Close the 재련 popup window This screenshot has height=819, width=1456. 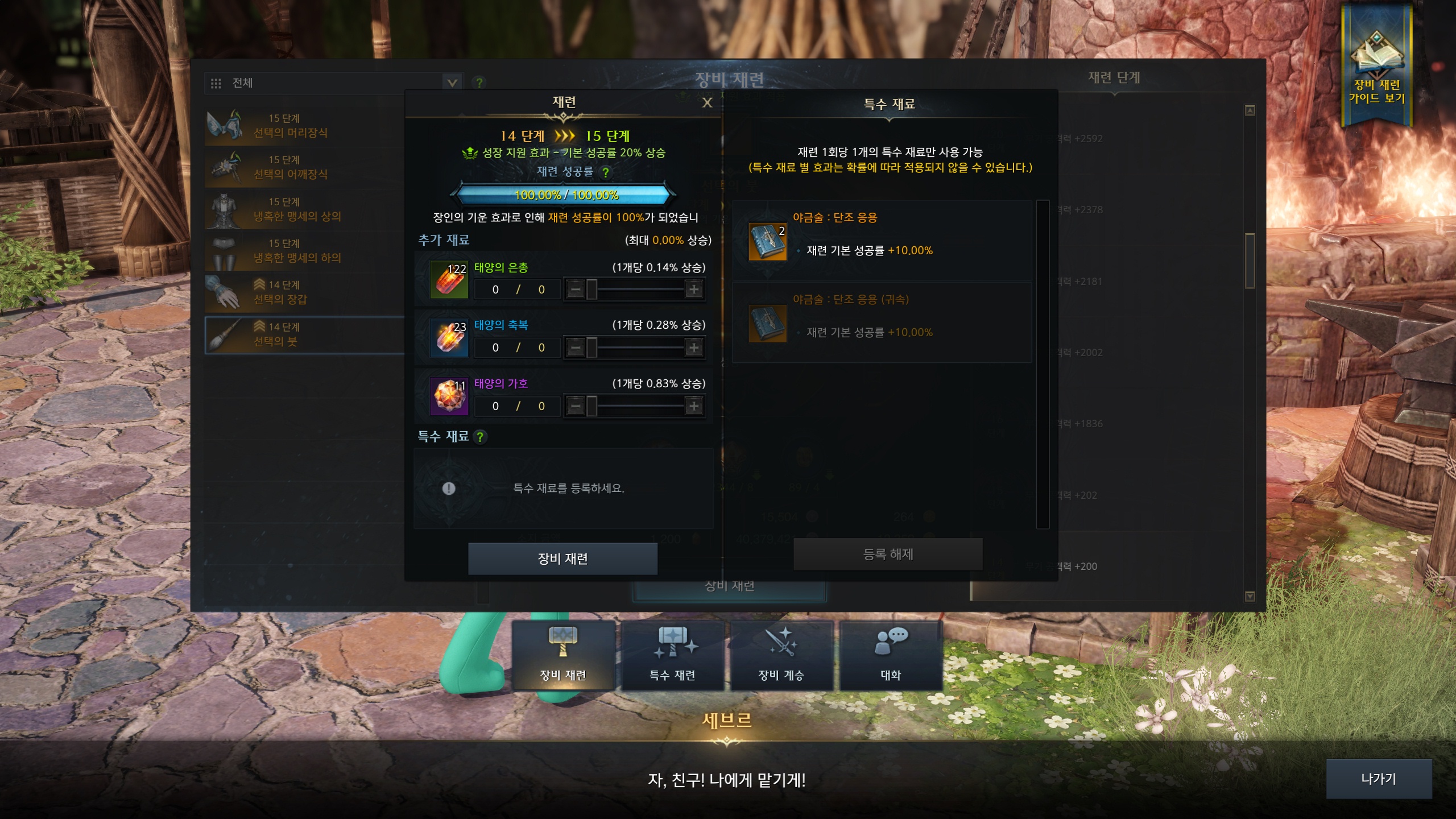point(707,103)
